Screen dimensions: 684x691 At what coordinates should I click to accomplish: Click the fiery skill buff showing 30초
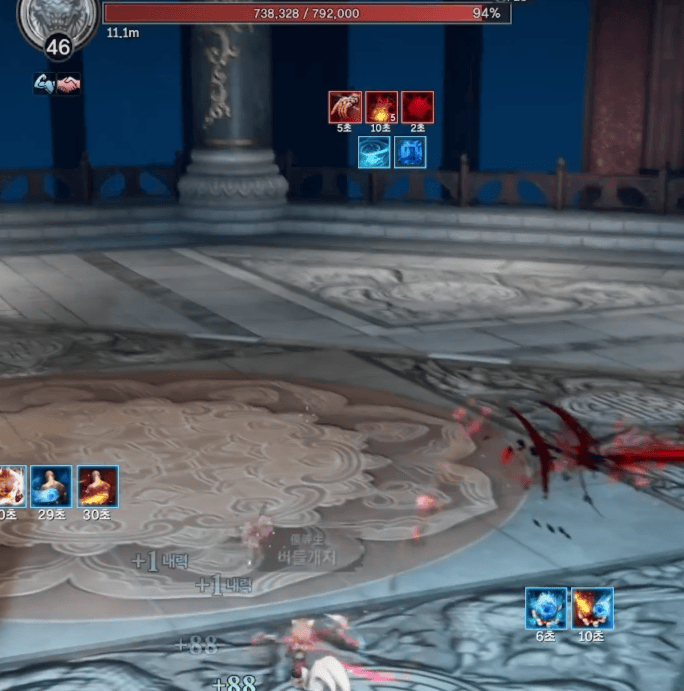point(98,486)
